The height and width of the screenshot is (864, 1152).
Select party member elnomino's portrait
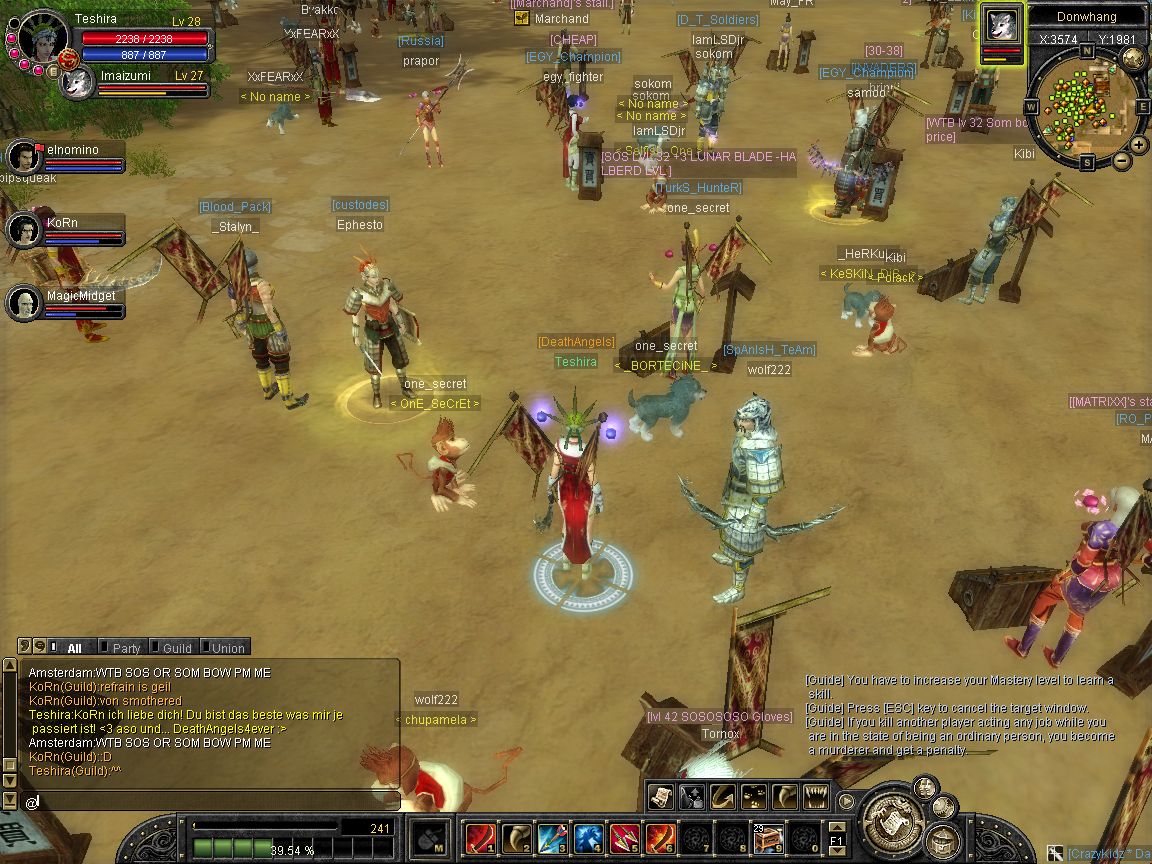[23, 156]
